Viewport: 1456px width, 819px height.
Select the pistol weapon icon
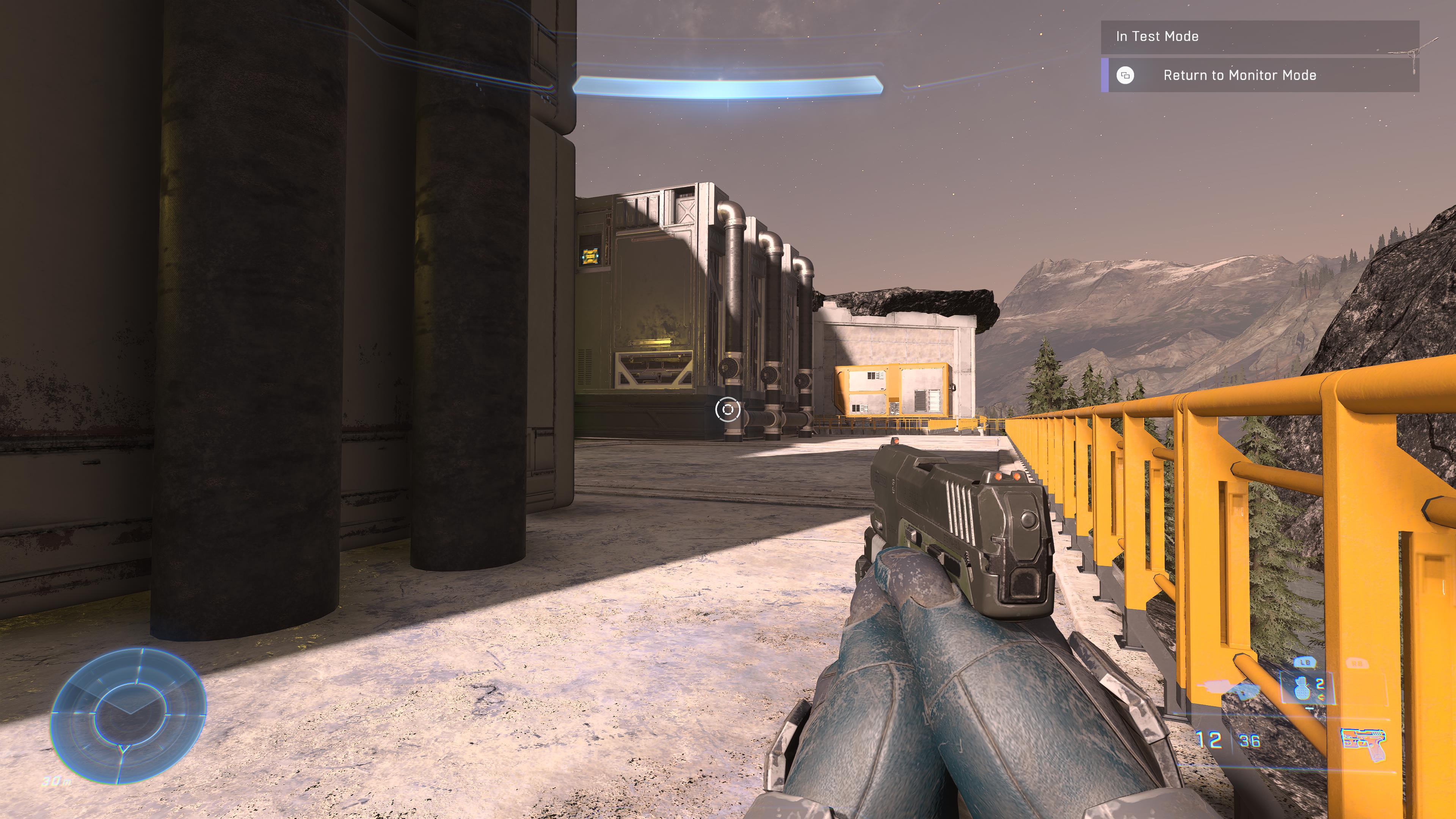tap(1363, 744)
